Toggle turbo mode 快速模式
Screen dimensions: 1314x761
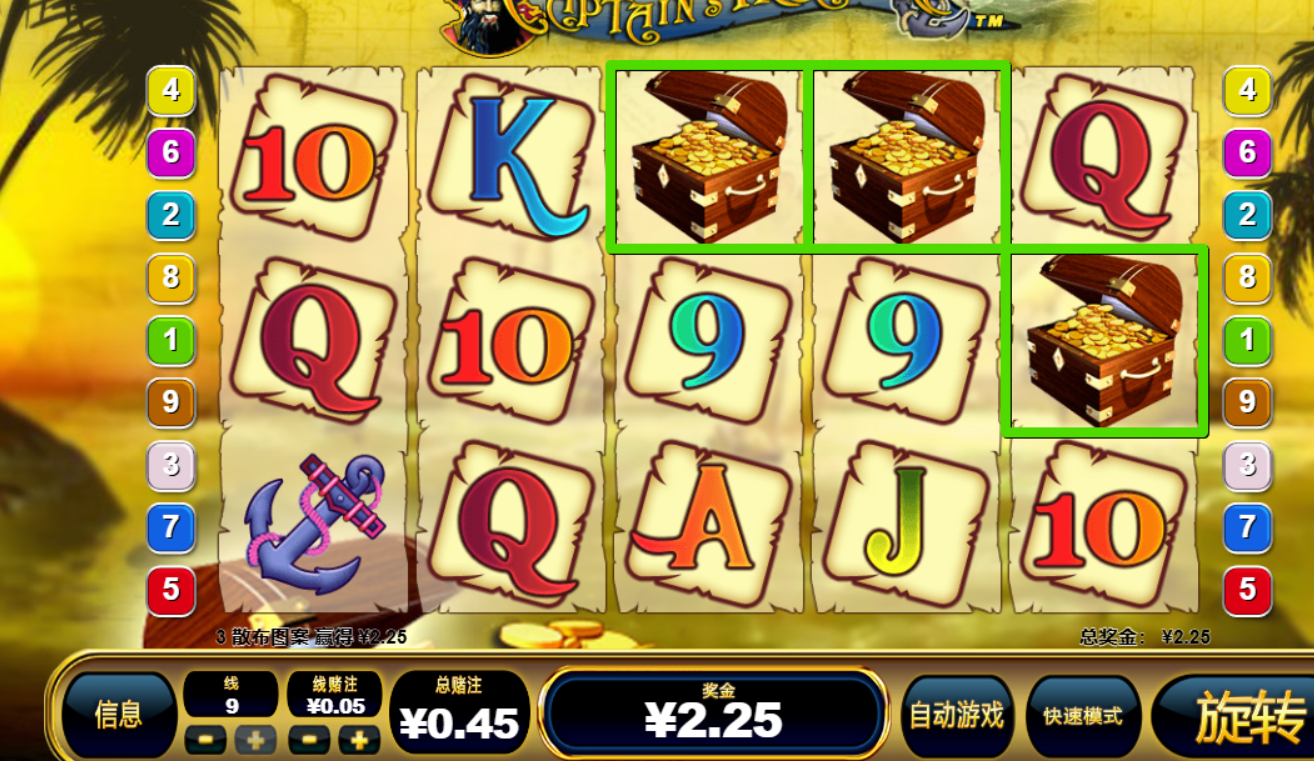tap(1082, 716)
